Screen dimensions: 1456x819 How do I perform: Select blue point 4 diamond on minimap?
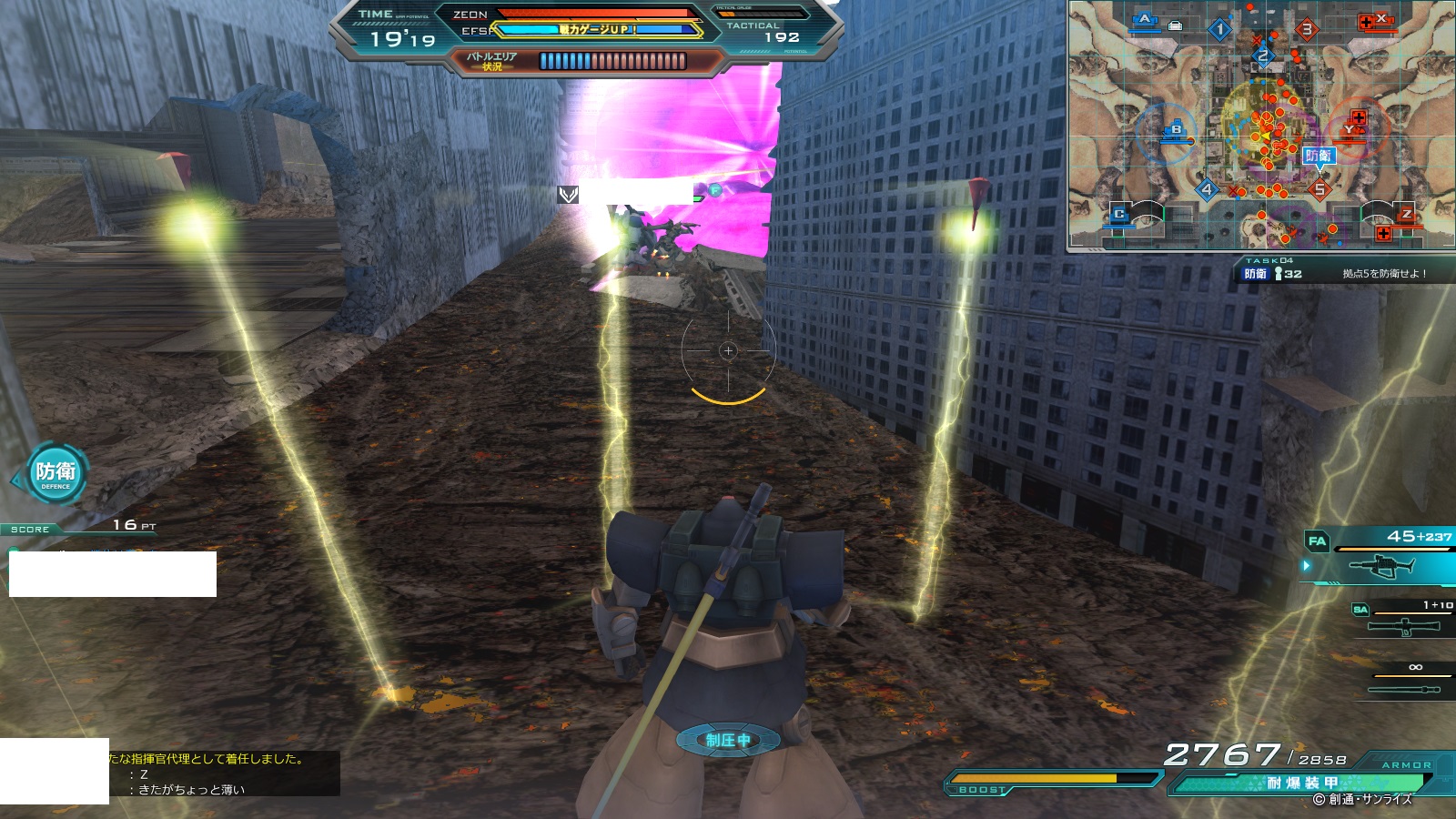[1208, 190]
